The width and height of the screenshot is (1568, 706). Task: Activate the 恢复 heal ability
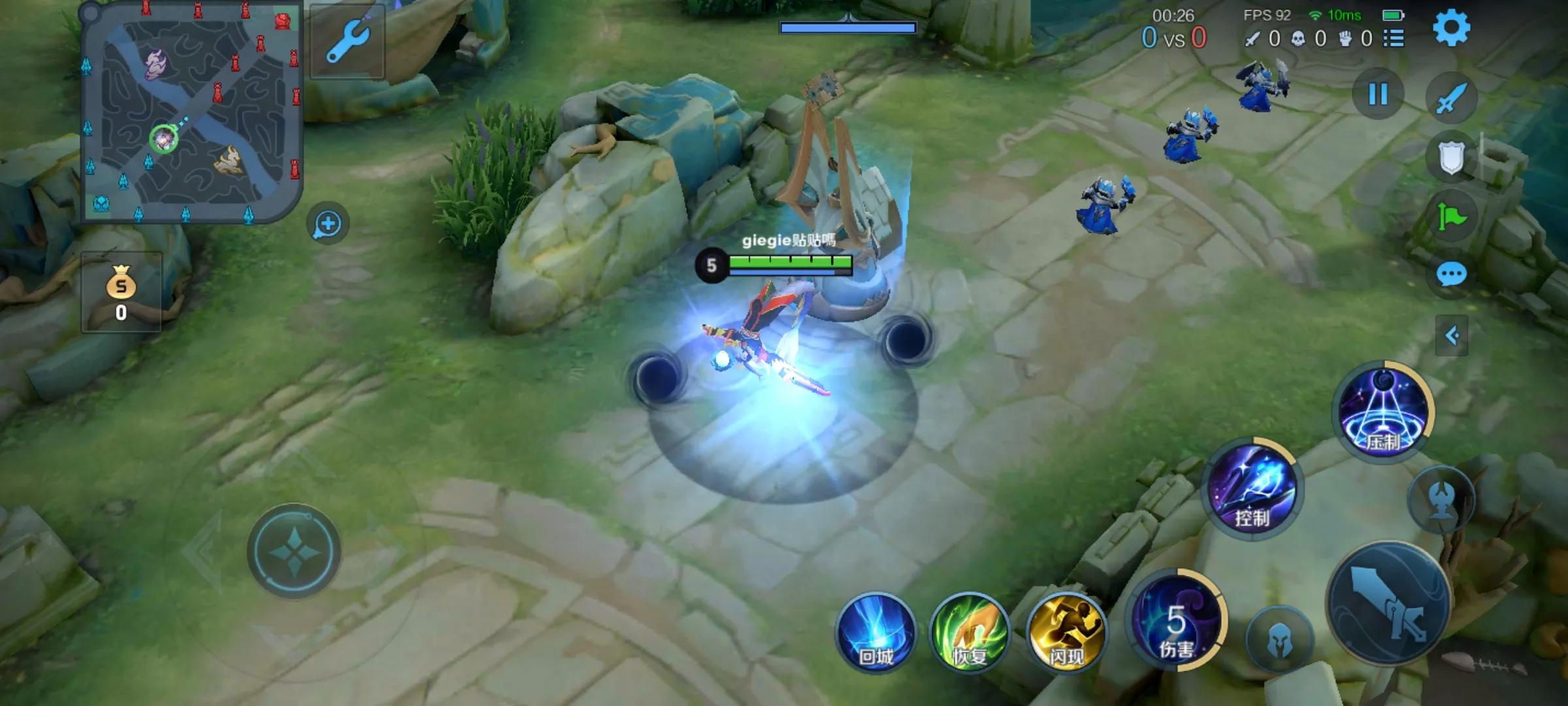(970, 632)
